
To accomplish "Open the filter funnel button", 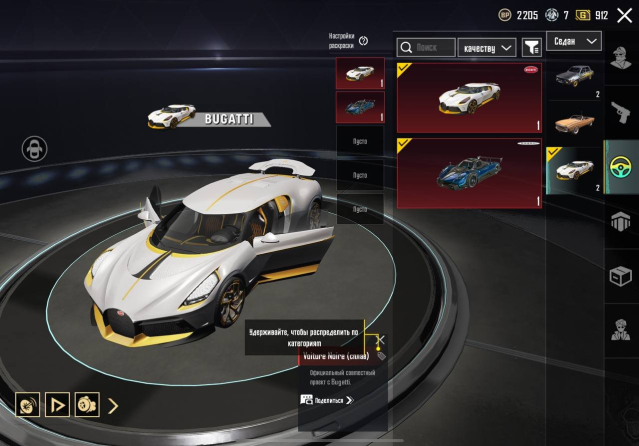I will click(x=531, y=47).
